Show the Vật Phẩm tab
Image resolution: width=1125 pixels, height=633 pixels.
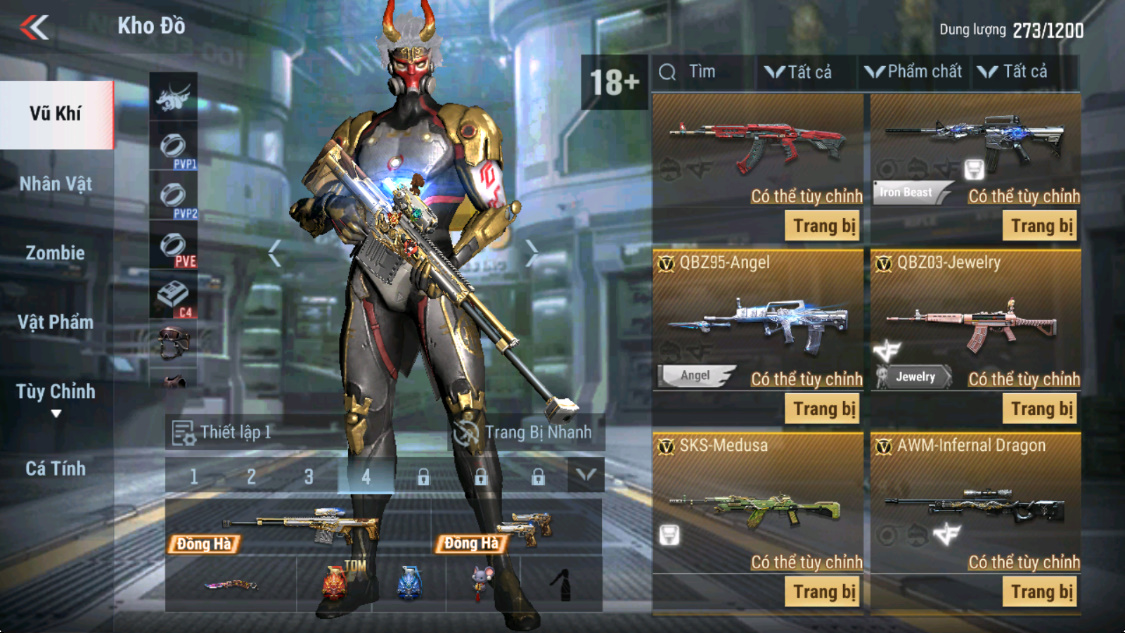coord(56,322)
